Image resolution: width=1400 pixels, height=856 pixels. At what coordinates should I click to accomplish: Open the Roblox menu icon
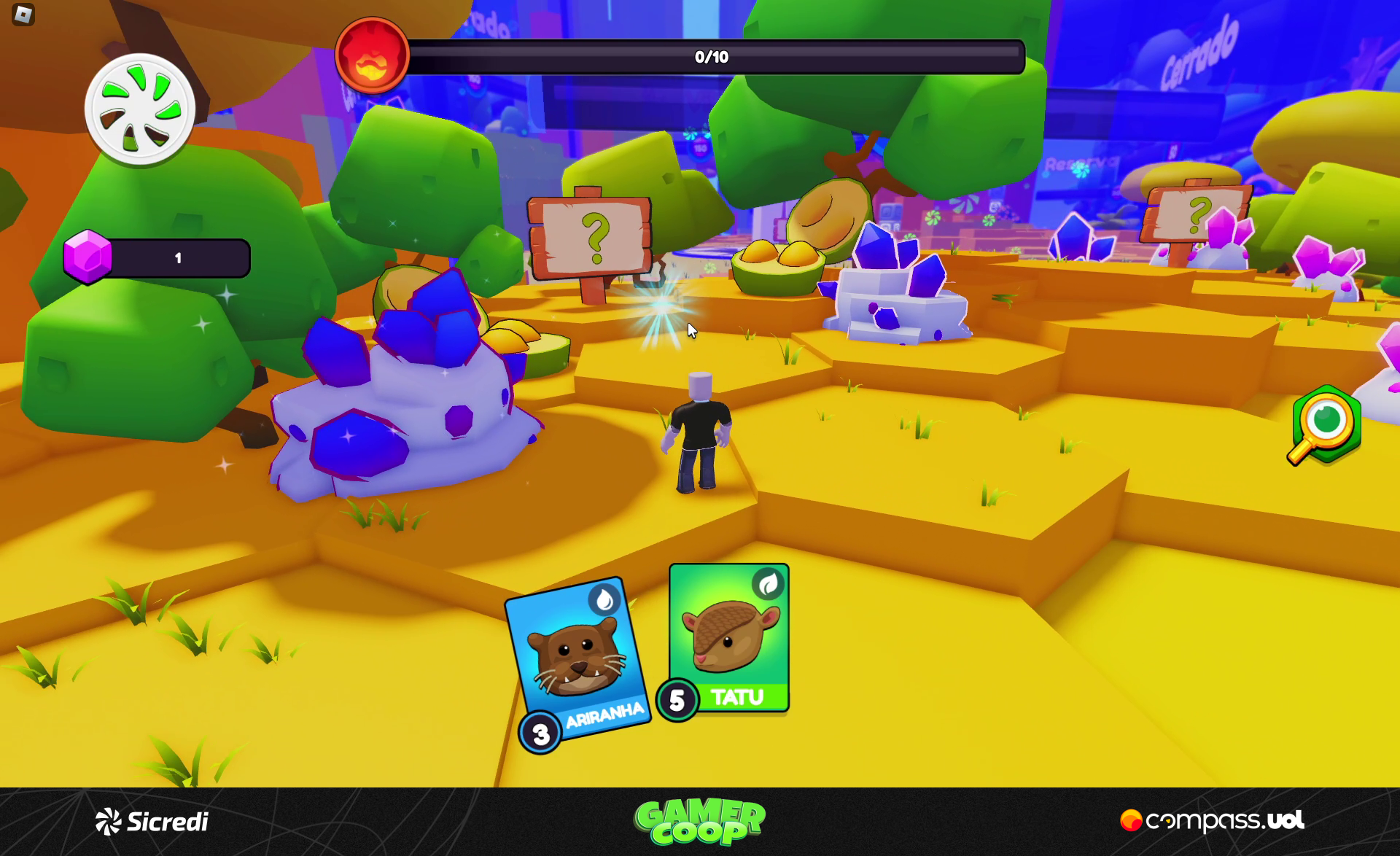point(23,15)
